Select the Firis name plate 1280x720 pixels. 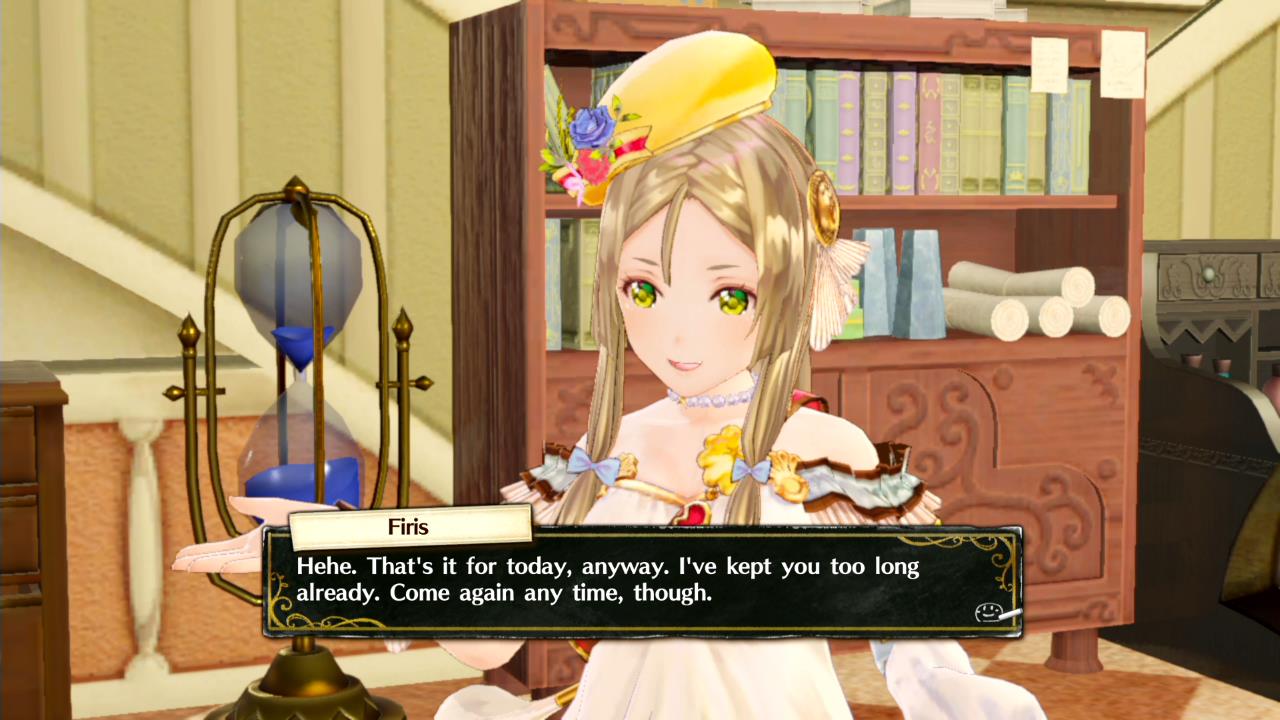408,527
